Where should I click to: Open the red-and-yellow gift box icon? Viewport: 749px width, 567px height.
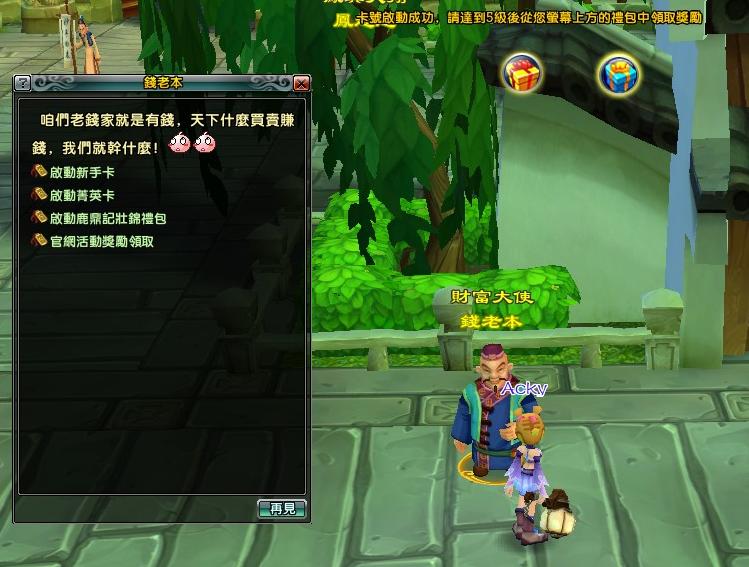click(522, 73)
